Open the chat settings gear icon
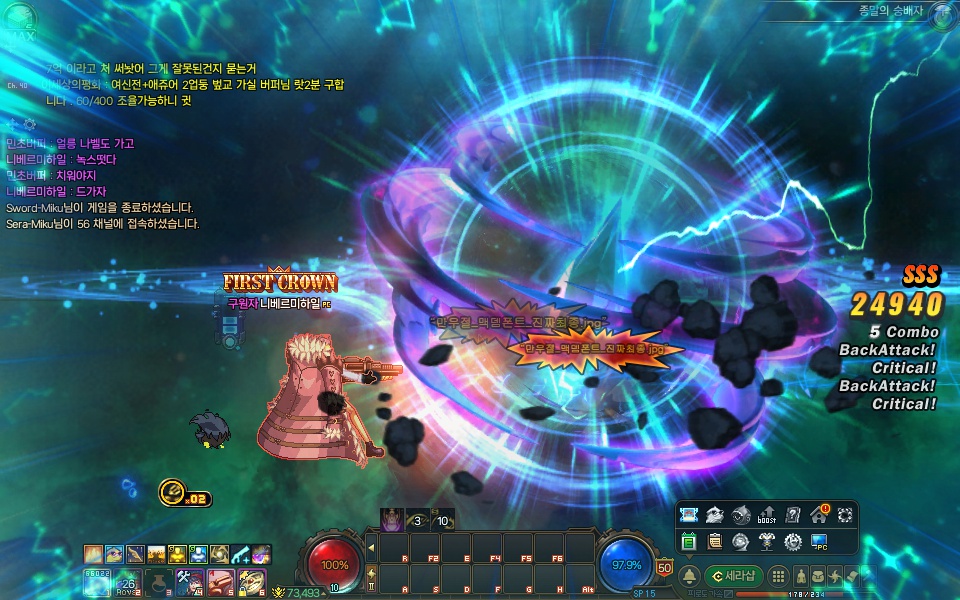The width and height of the screenshot is (960, 600). point(29,124)
